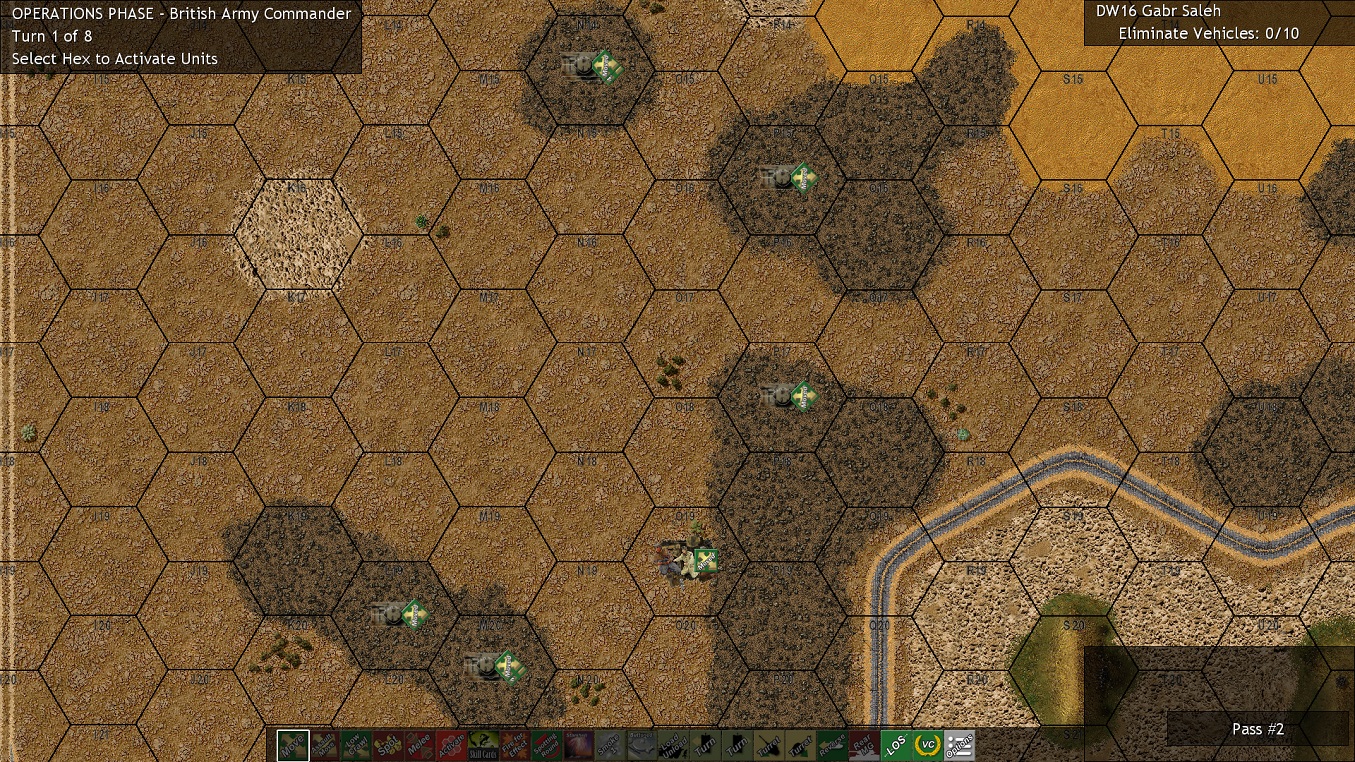Toggle the LOS display

click(895, 744)
